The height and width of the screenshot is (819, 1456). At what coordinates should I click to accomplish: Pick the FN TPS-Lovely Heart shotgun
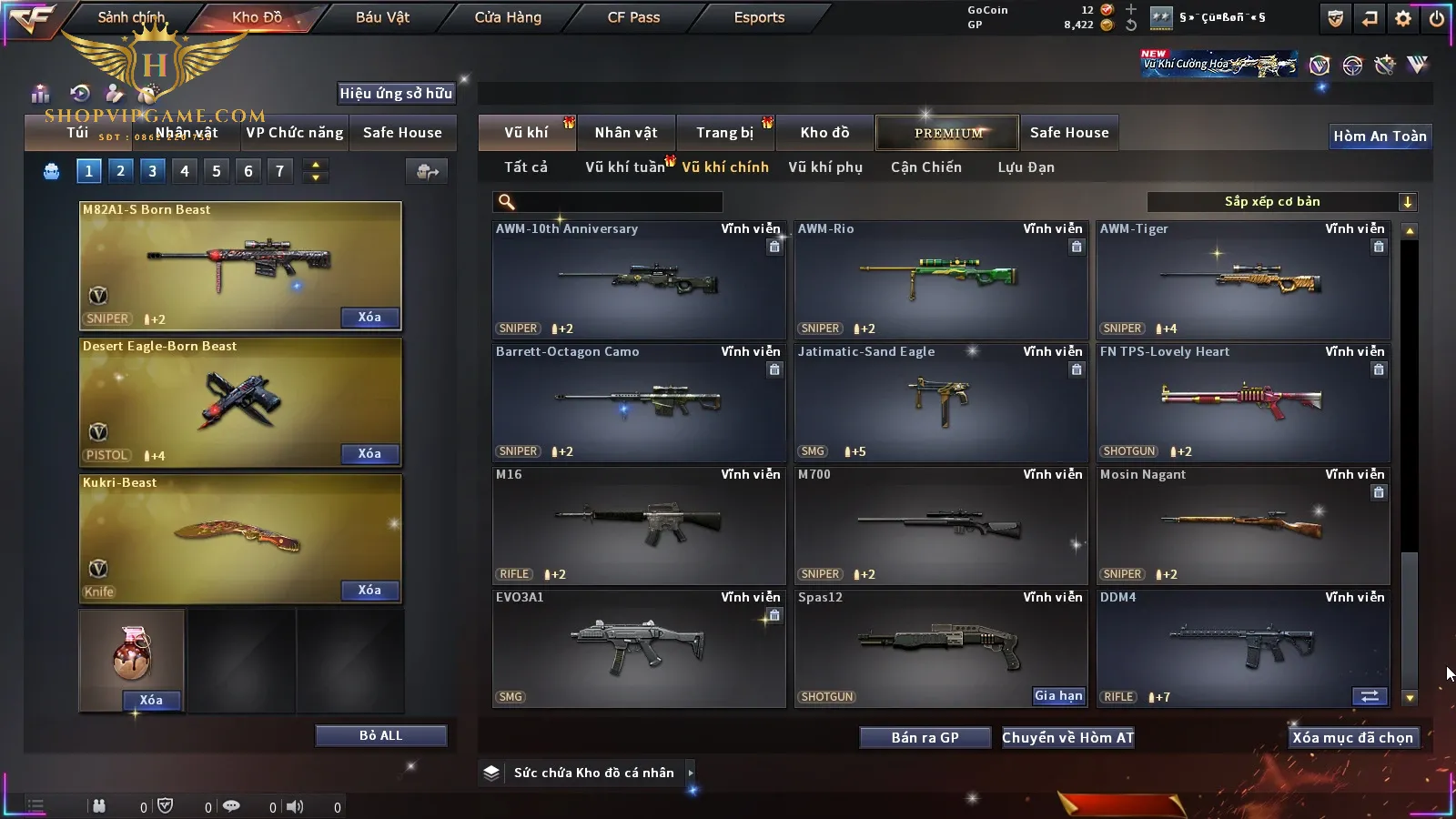(x=1243, y=402)
